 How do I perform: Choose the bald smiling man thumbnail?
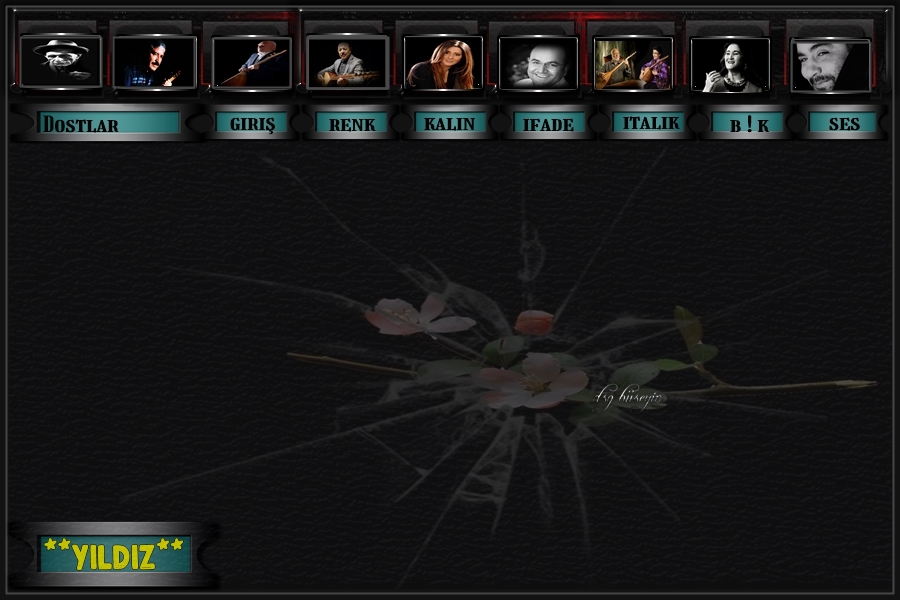pyautogui.click(x=538, y=64)
